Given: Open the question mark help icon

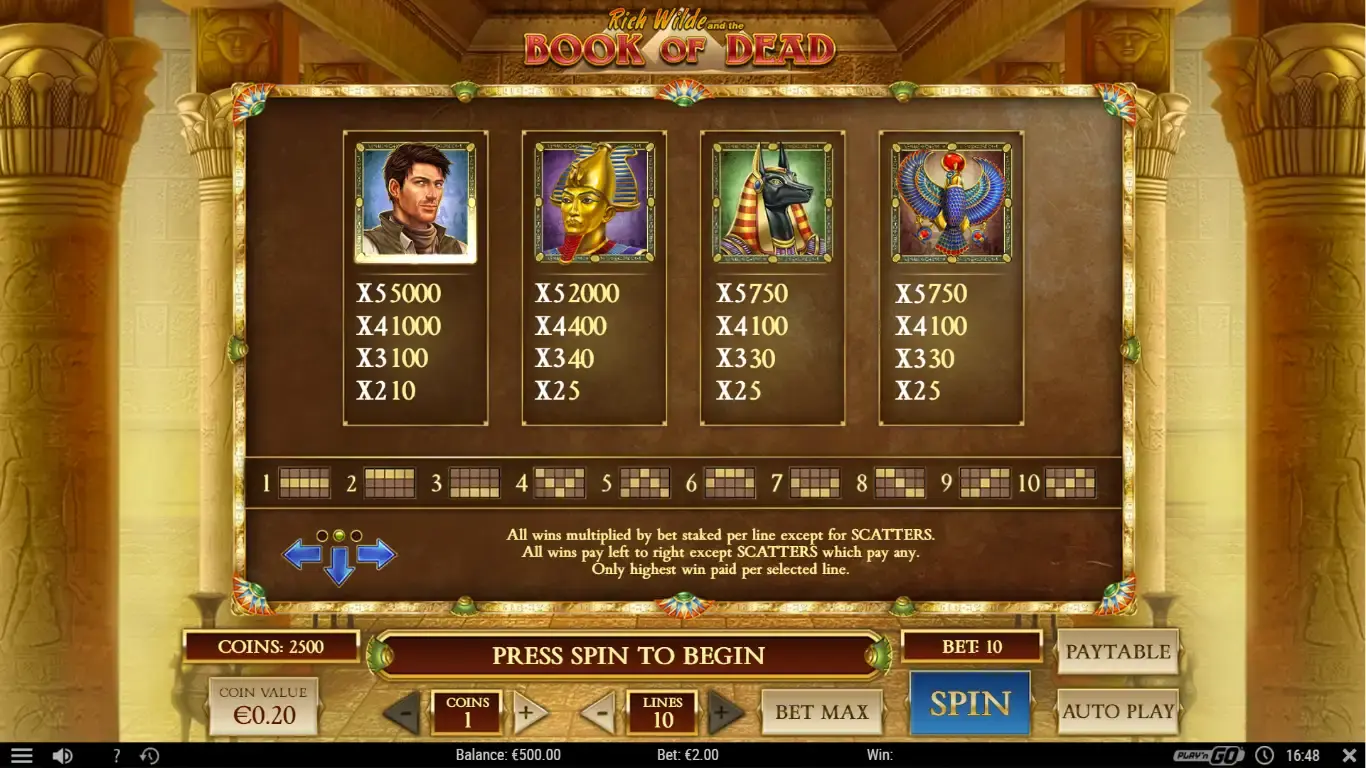Looking at the screenshot, I should [116, 756].
